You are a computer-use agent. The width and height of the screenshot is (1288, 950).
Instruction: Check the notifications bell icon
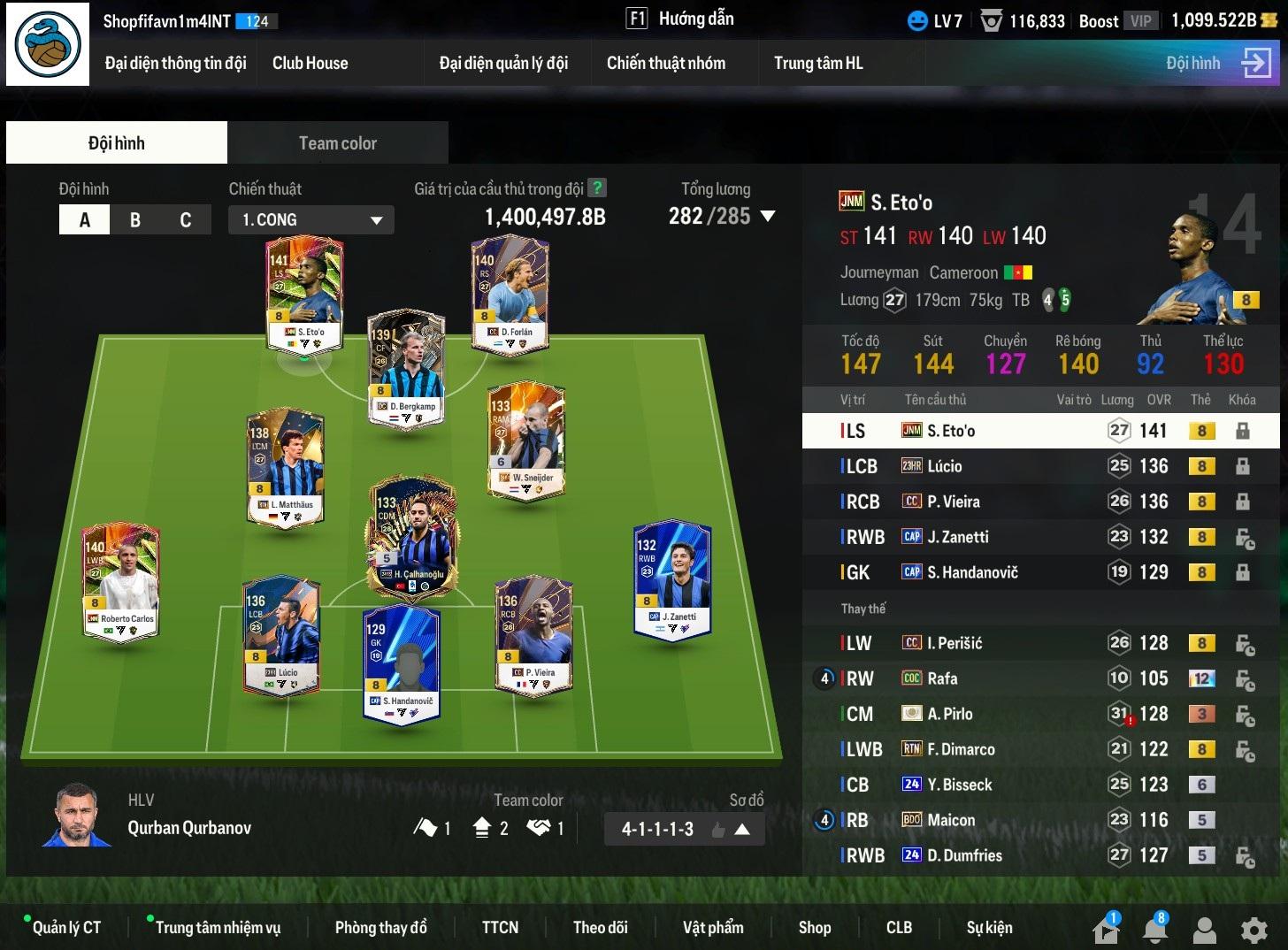click(1155, 930)
